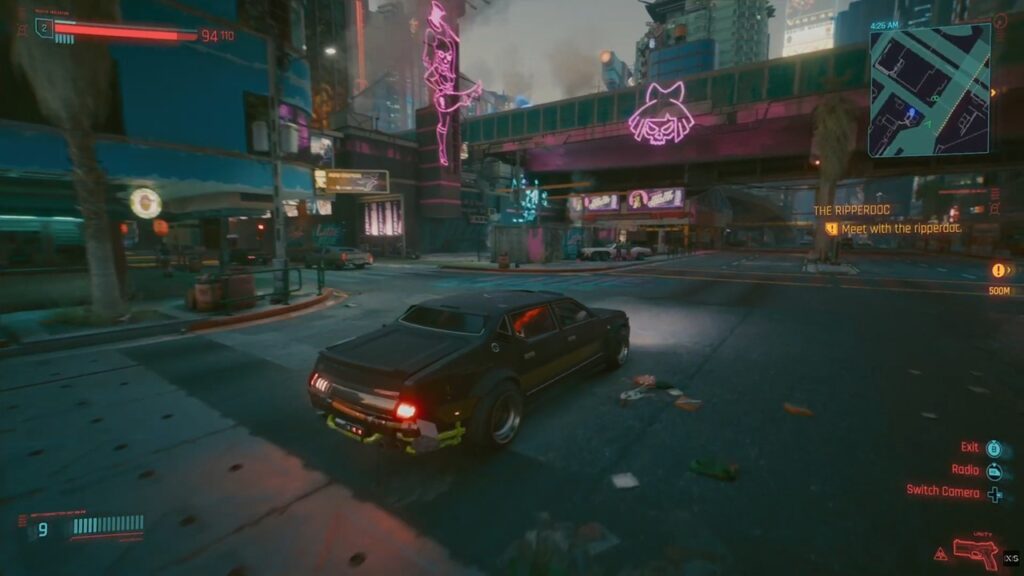The image size is (1024, 576).
Task: Click the yellow quest marker above 500M
Action: click(999, 270)
